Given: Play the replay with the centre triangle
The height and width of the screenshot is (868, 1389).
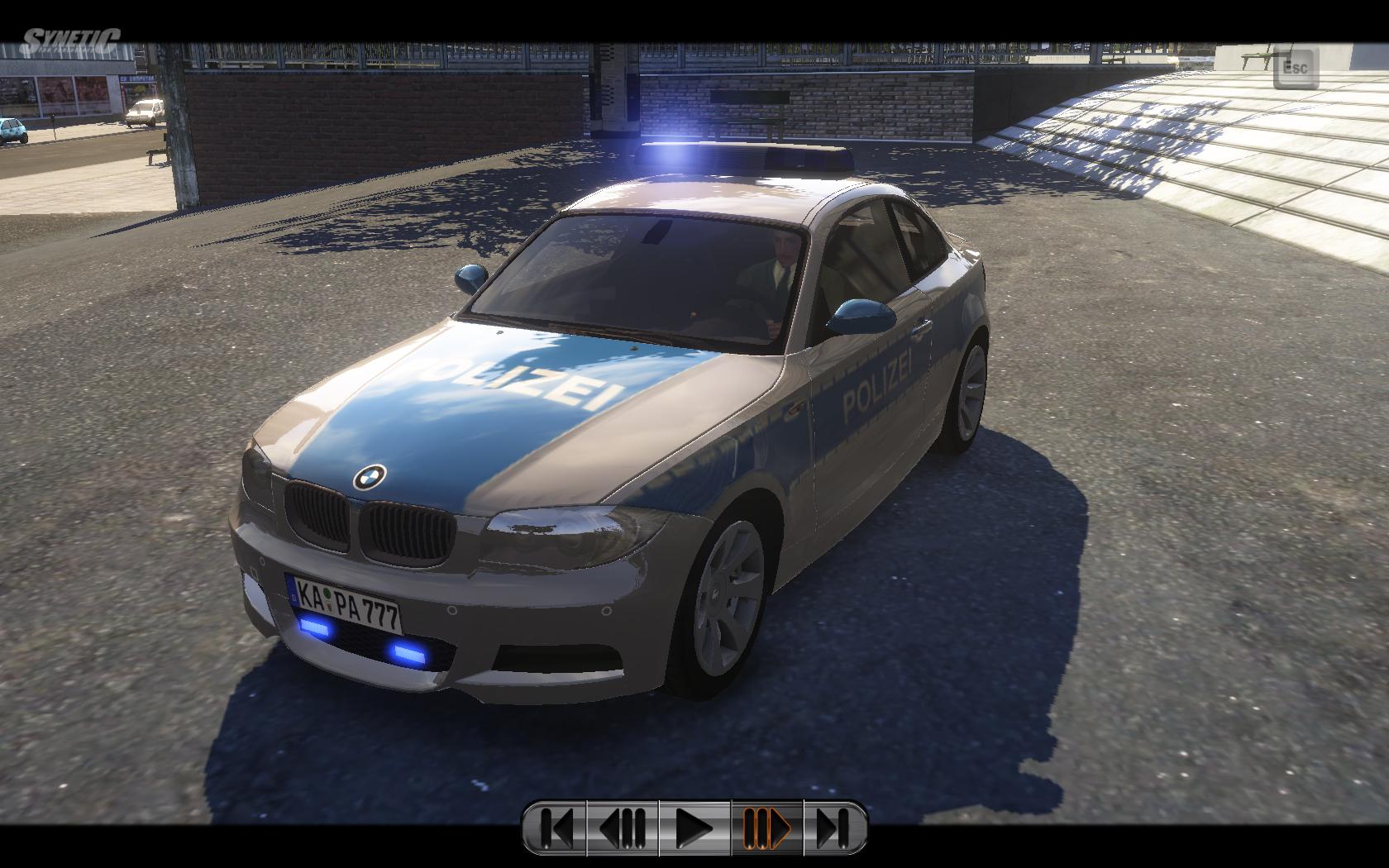Looking at the screenshot, I should click(694, 827).
